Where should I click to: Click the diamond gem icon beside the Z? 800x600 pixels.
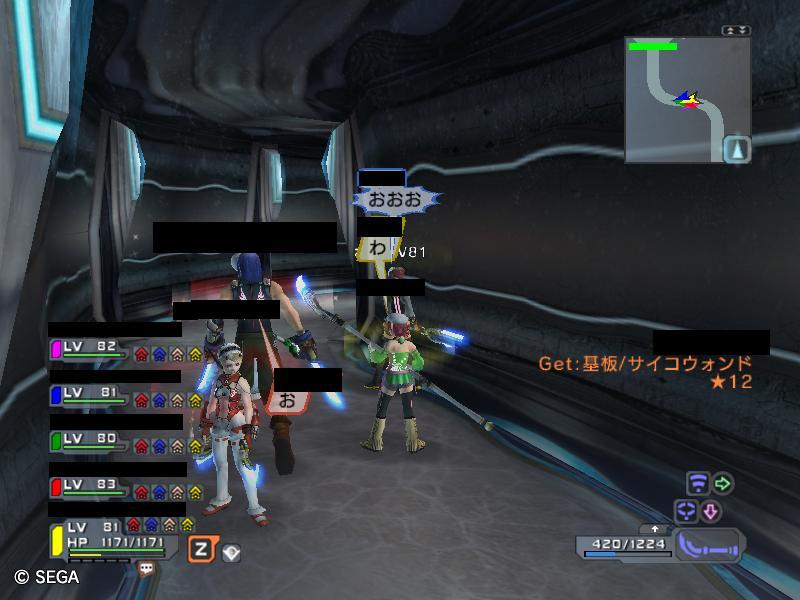click(231, 551)
